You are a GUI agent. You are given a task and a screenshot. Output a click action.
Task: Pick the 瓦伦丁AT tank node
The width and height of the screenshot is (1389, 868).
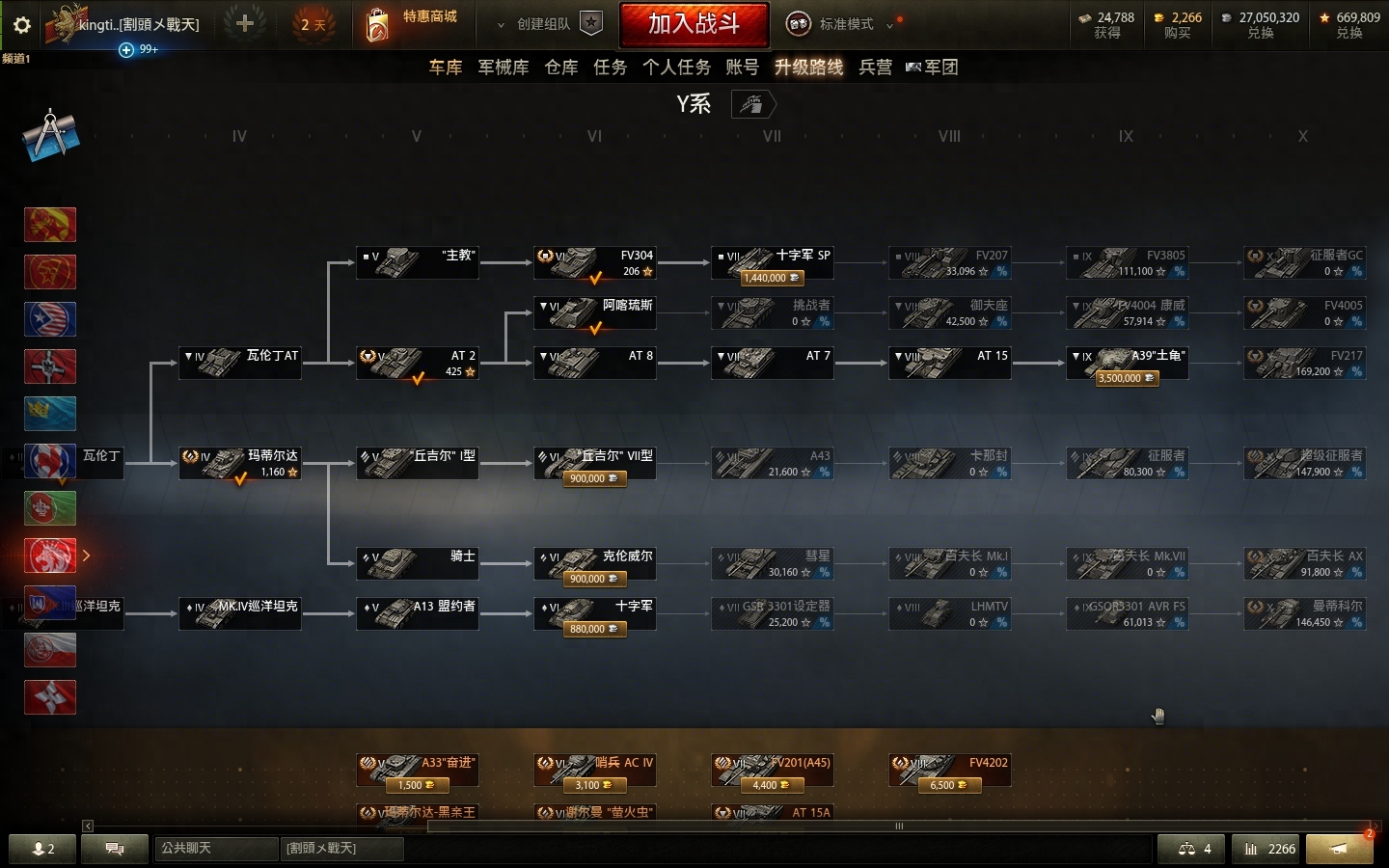(240, 364)
